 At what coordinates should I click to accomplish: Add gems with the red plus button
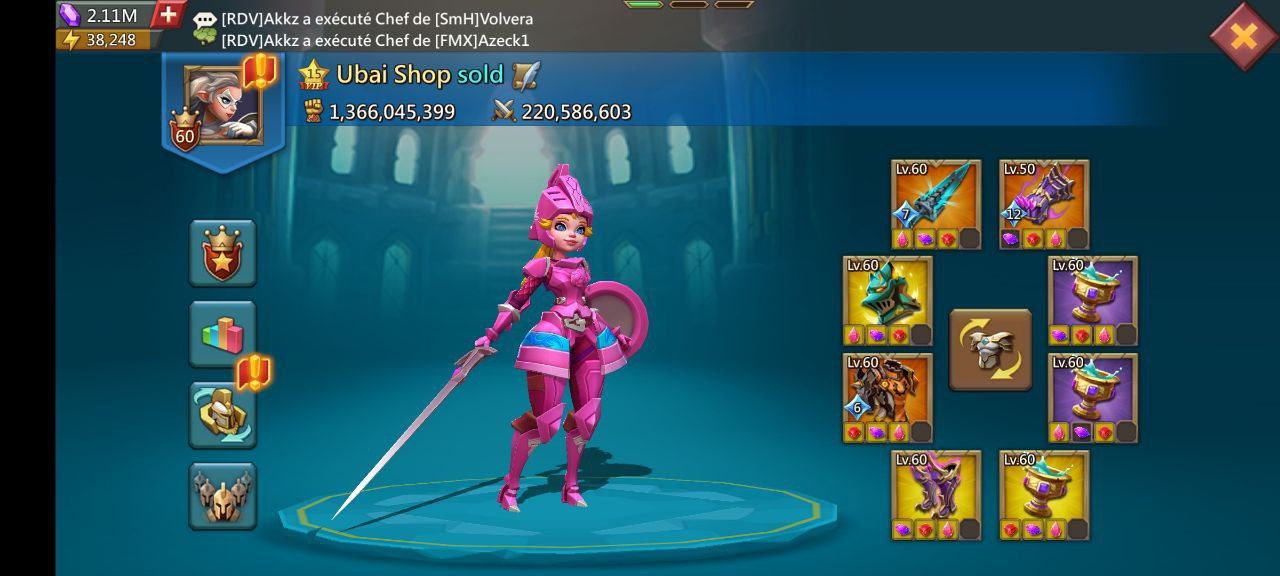pos(168,15)
